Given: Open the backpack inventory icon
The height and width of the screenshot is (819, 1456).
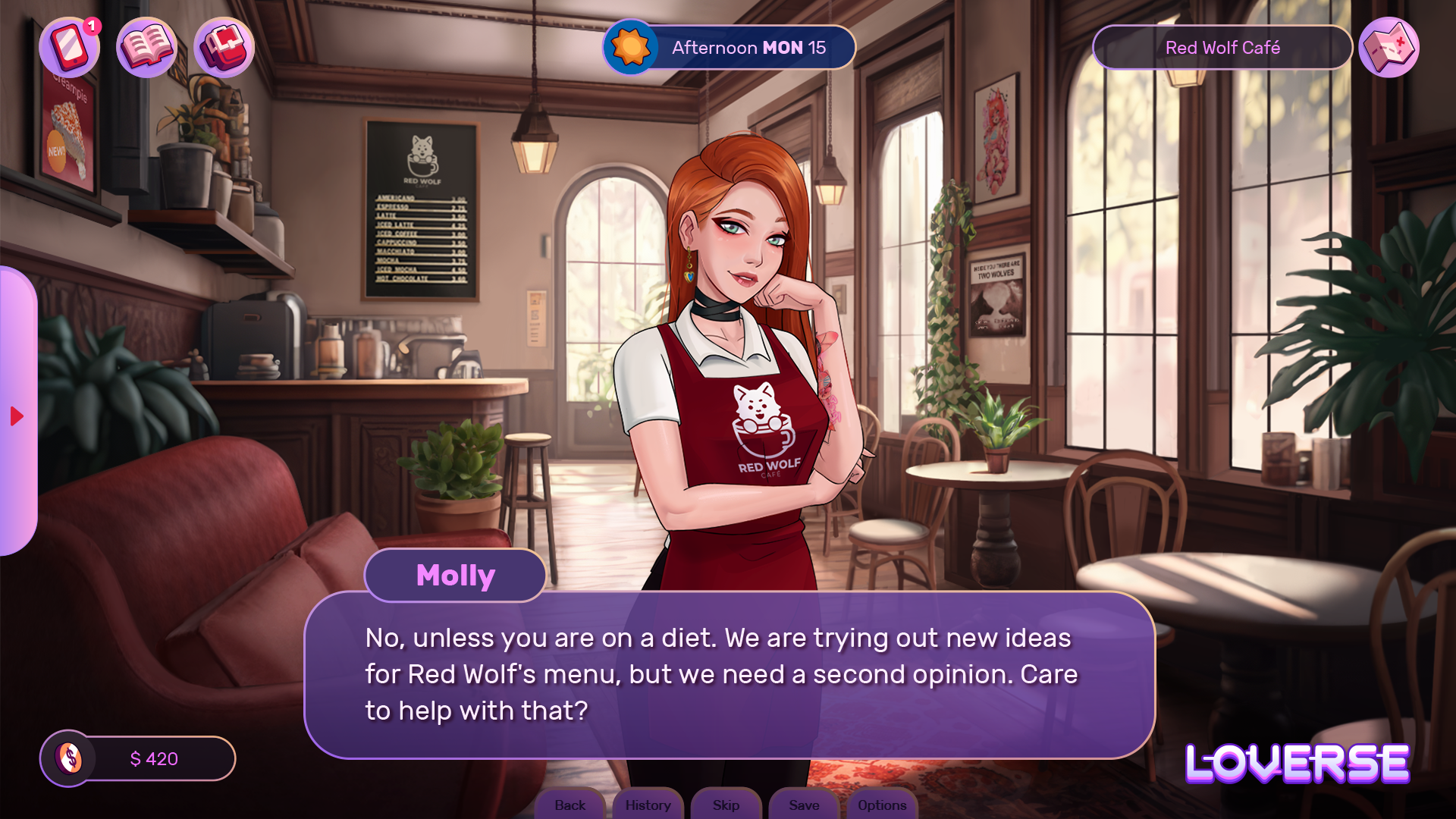Looking at the screenshot, I should [x=223, y=47].
